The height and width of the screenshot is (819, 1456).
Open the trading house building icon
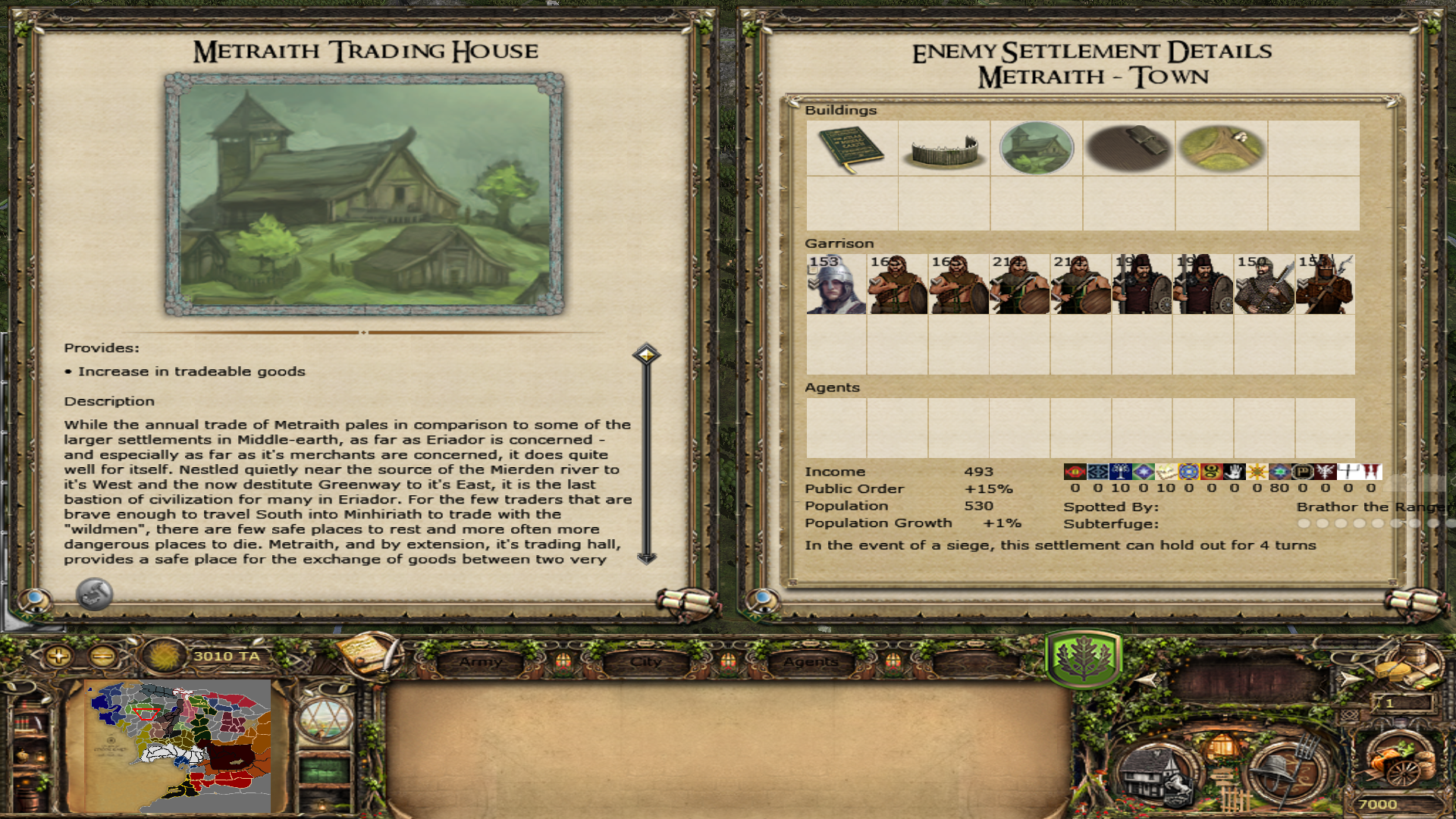tap(1037, 149)
